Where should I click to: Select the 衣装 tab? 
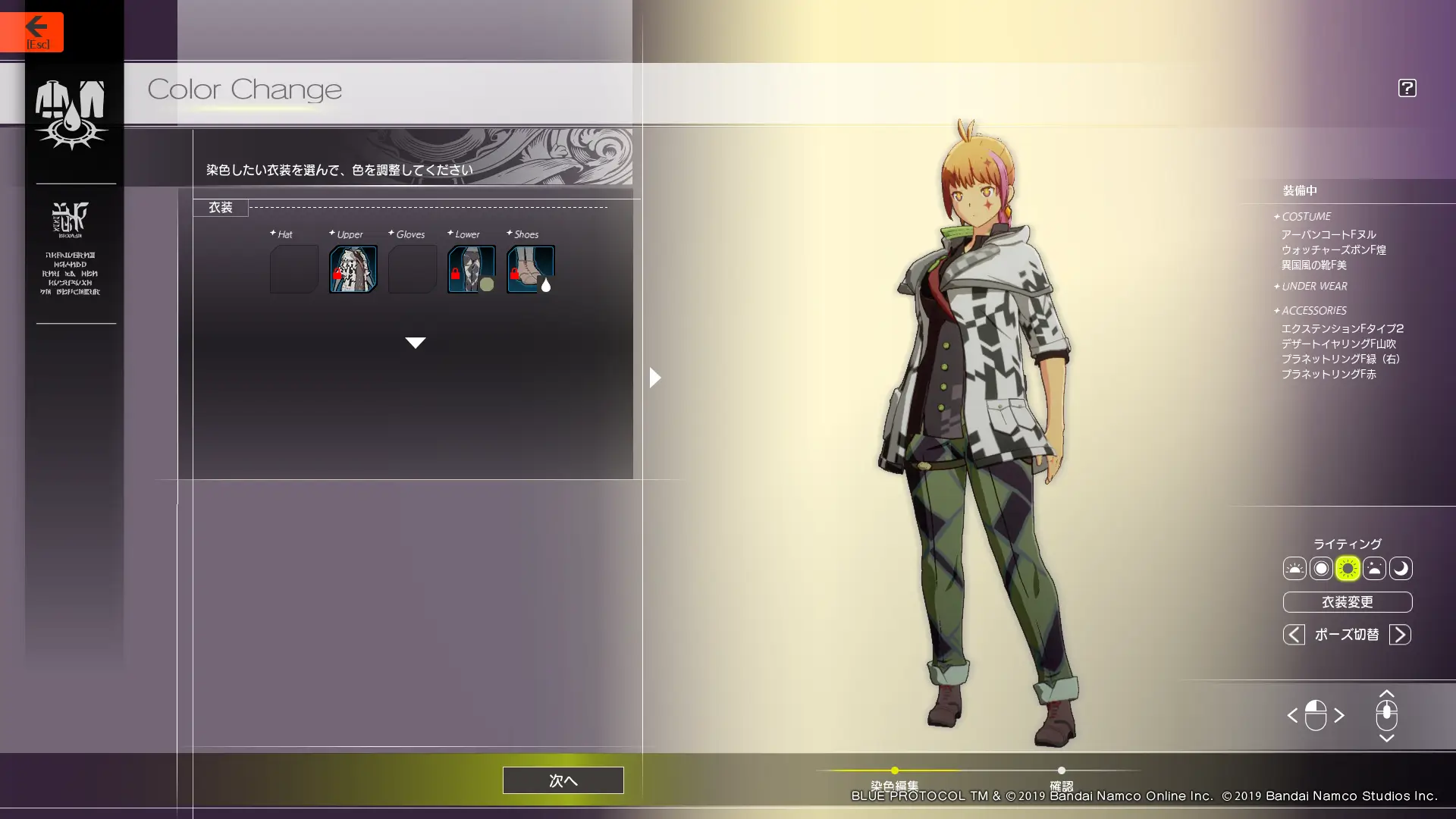coord(221,208)
